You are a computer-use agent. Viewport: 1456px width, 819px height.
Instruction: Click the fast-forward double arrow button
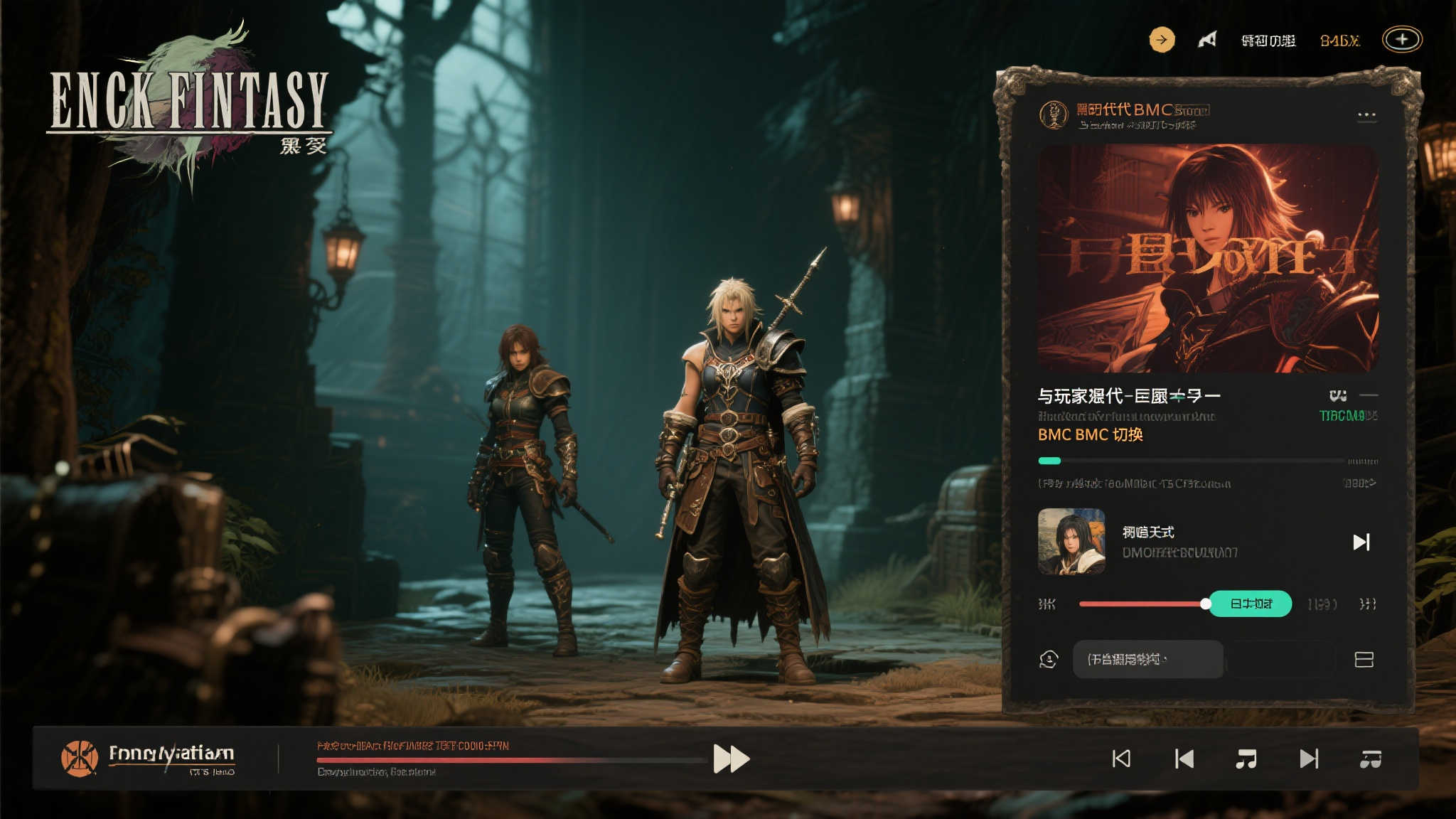tap(731, 759)
